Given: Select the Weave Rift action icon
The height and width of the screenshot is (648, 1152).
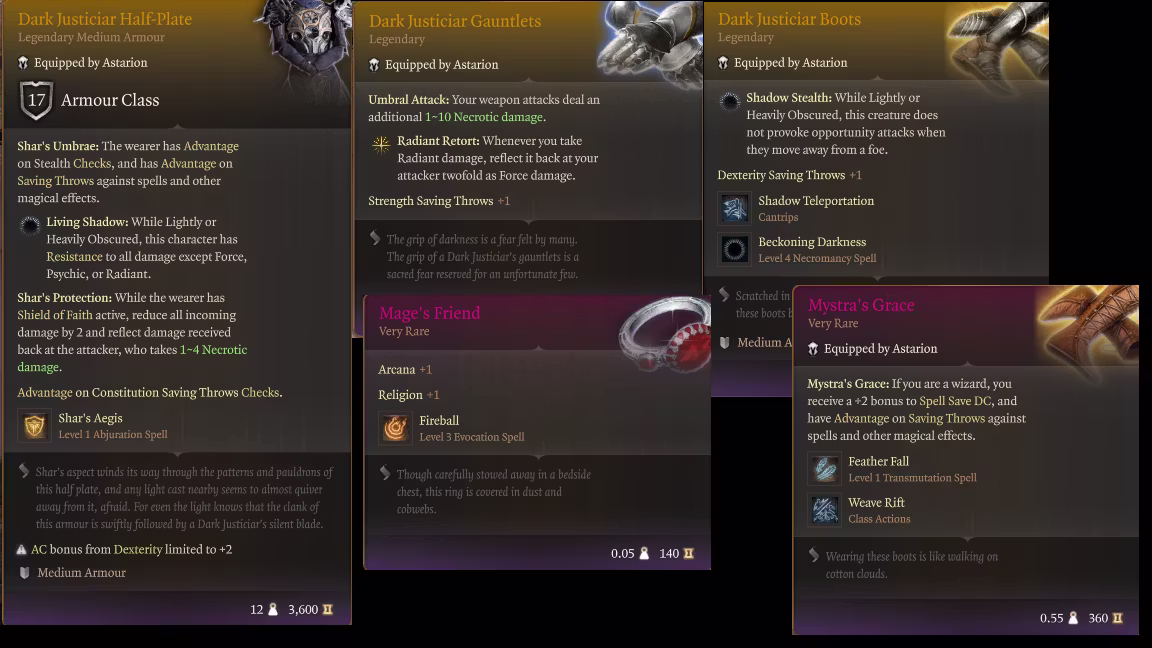Looking at the screenshot, I should tap(825, 510).
